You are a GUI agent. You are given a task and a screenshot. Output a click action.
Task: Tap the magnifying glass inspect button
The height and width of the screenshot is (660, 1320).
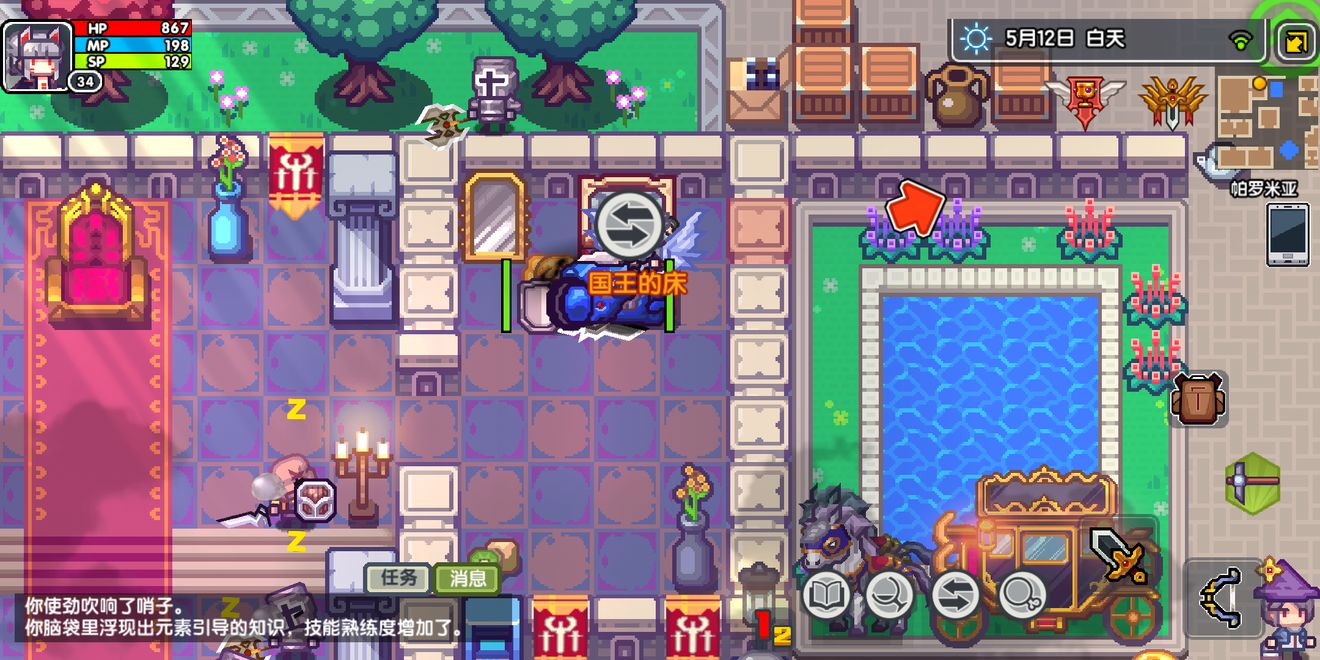tap(1021, 596)
